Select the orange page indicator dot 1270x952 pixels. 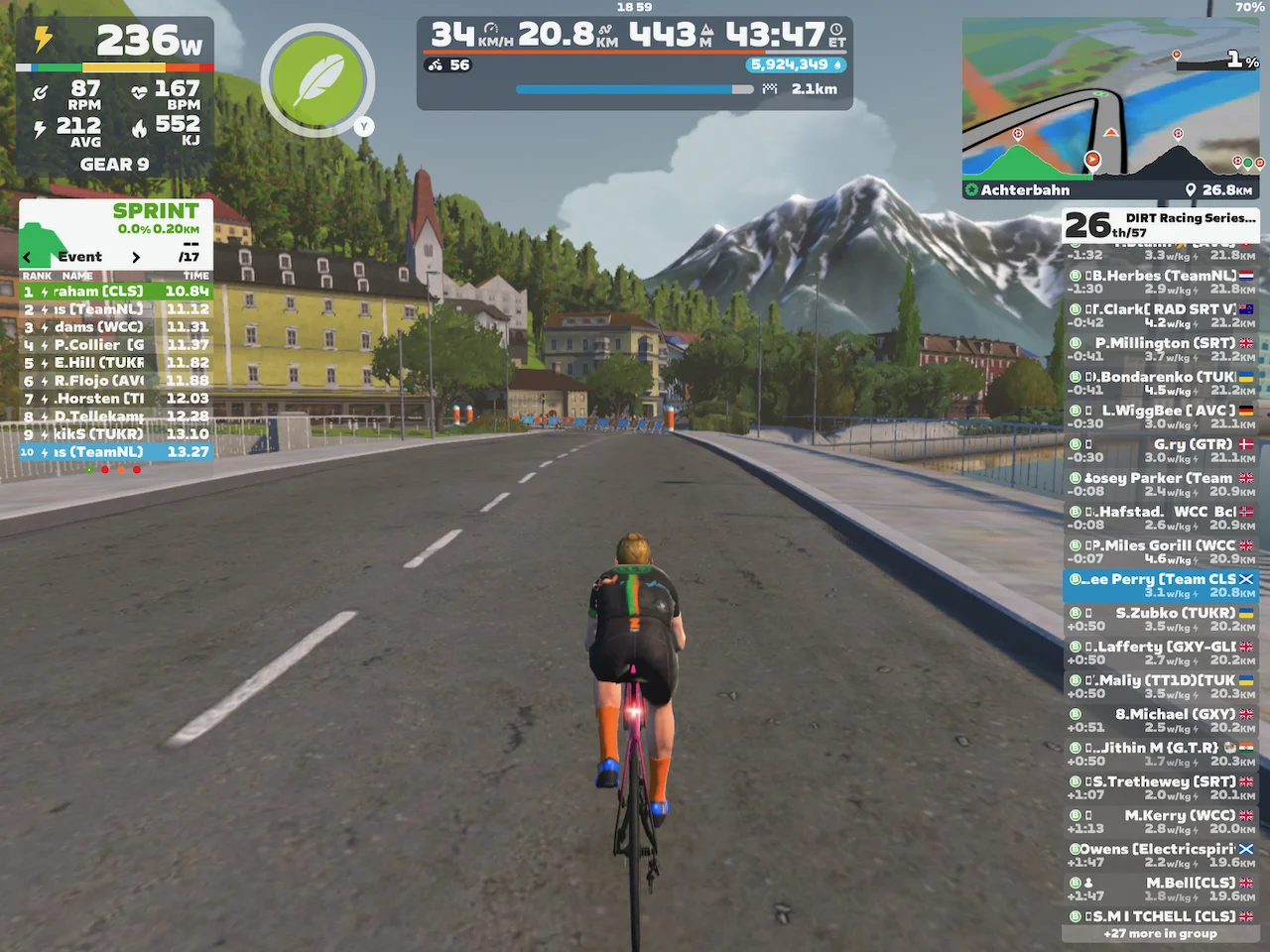click(121, 470)
